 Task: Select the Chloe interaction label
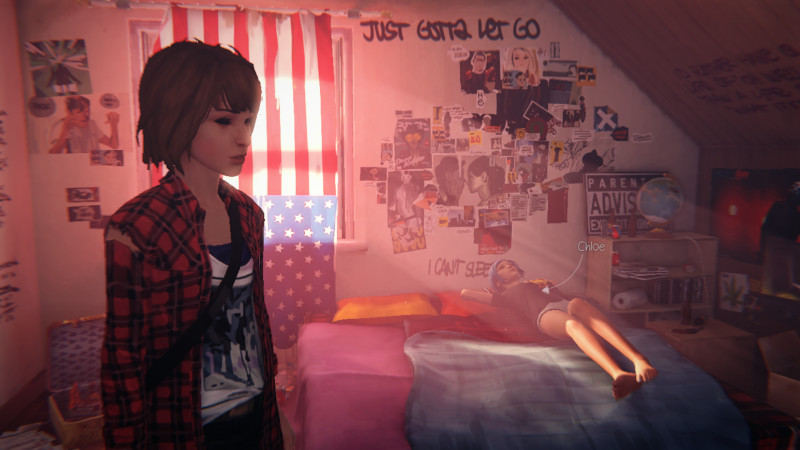click(x=591, y=245)
